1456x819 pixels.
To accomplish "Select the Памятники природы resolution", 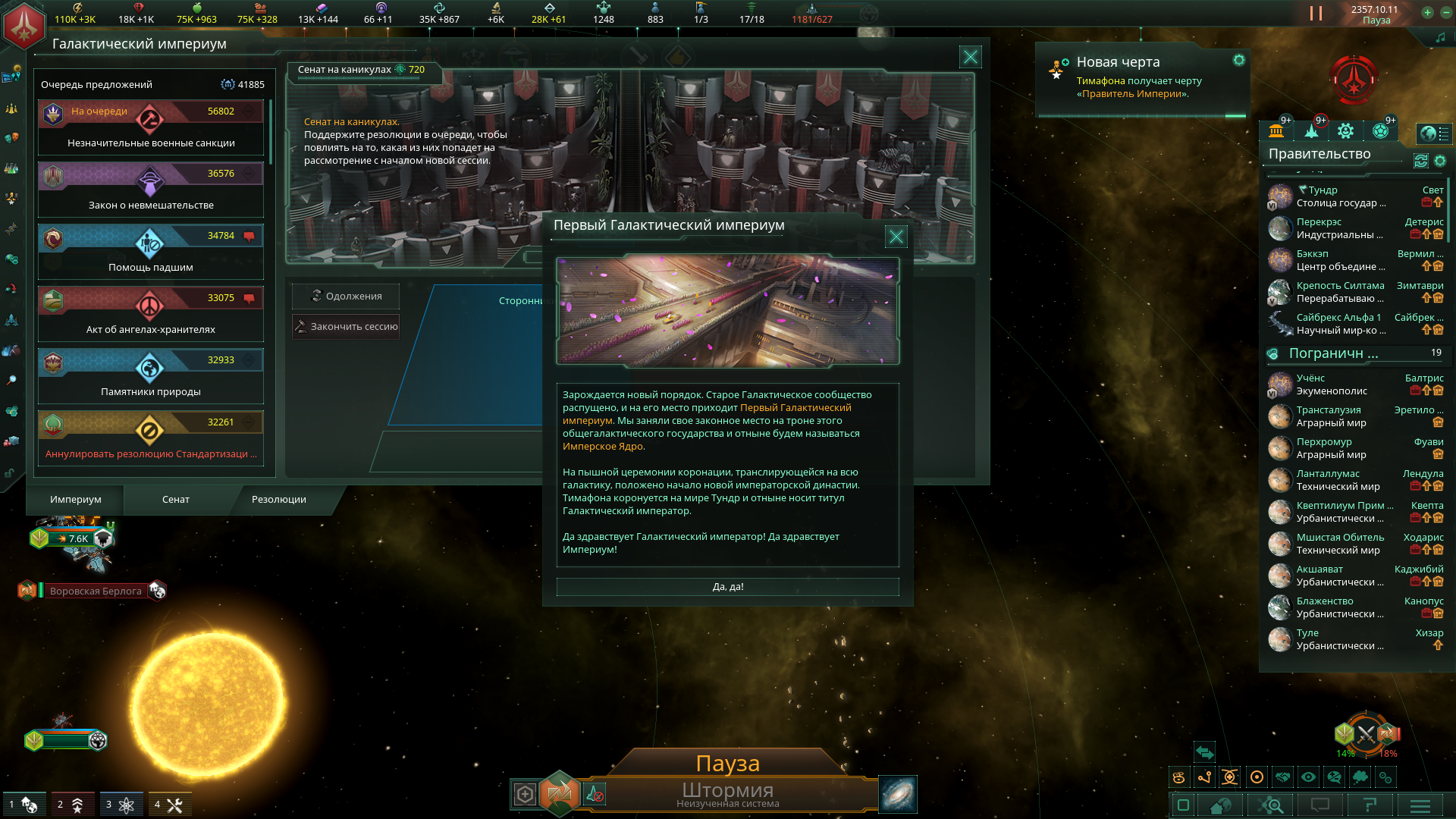I will pyautogui.click(x=151, y=377).
